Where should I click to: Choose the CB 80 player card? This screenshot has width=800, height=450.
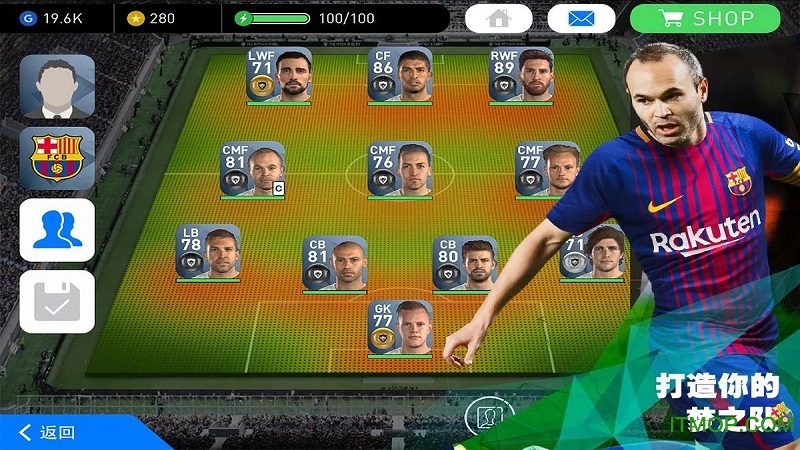pos(464,264)
